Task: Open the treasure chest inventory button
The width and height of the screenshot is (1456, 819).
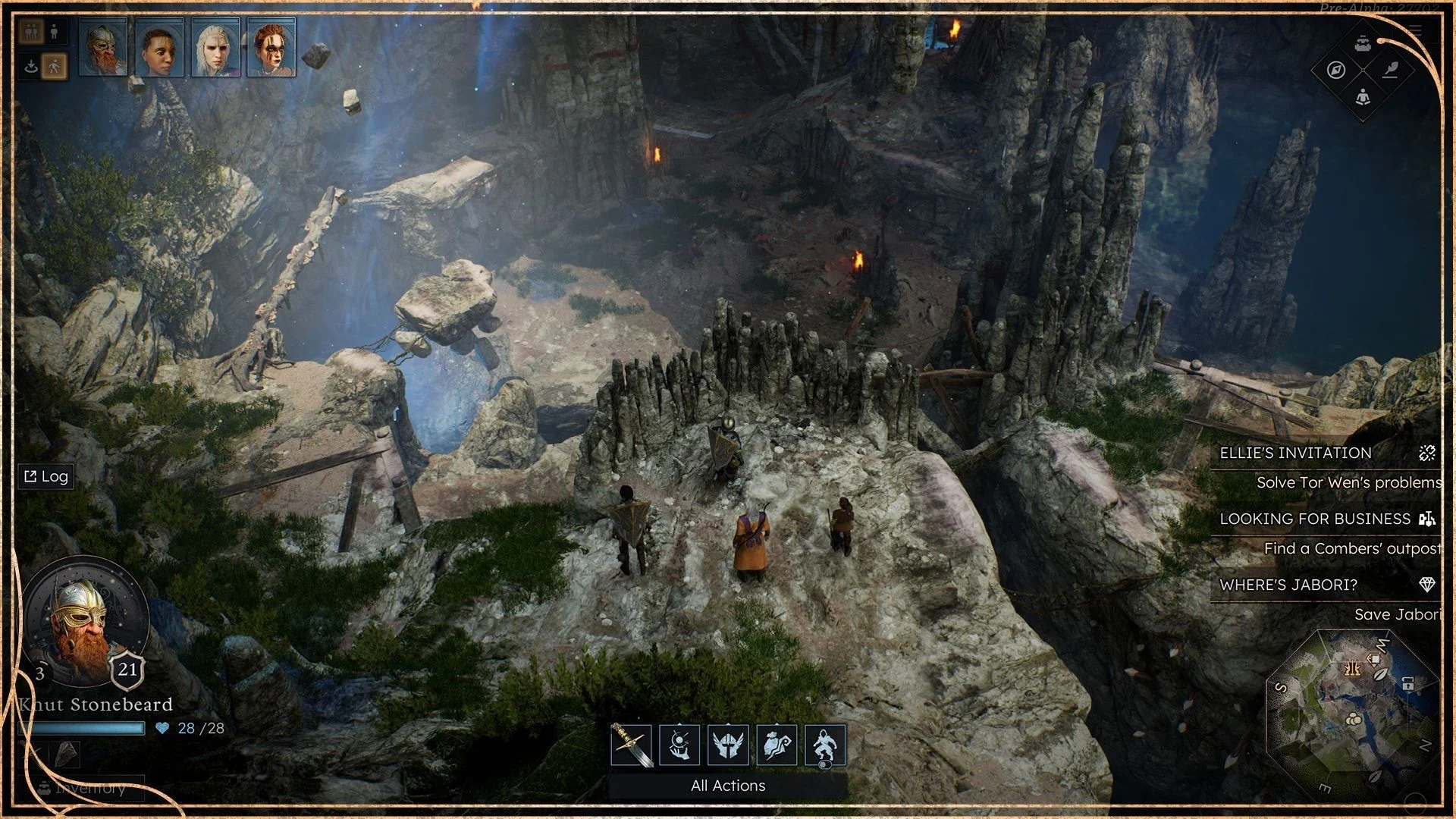Action: pyautogui.click(x=1363, y=43)
